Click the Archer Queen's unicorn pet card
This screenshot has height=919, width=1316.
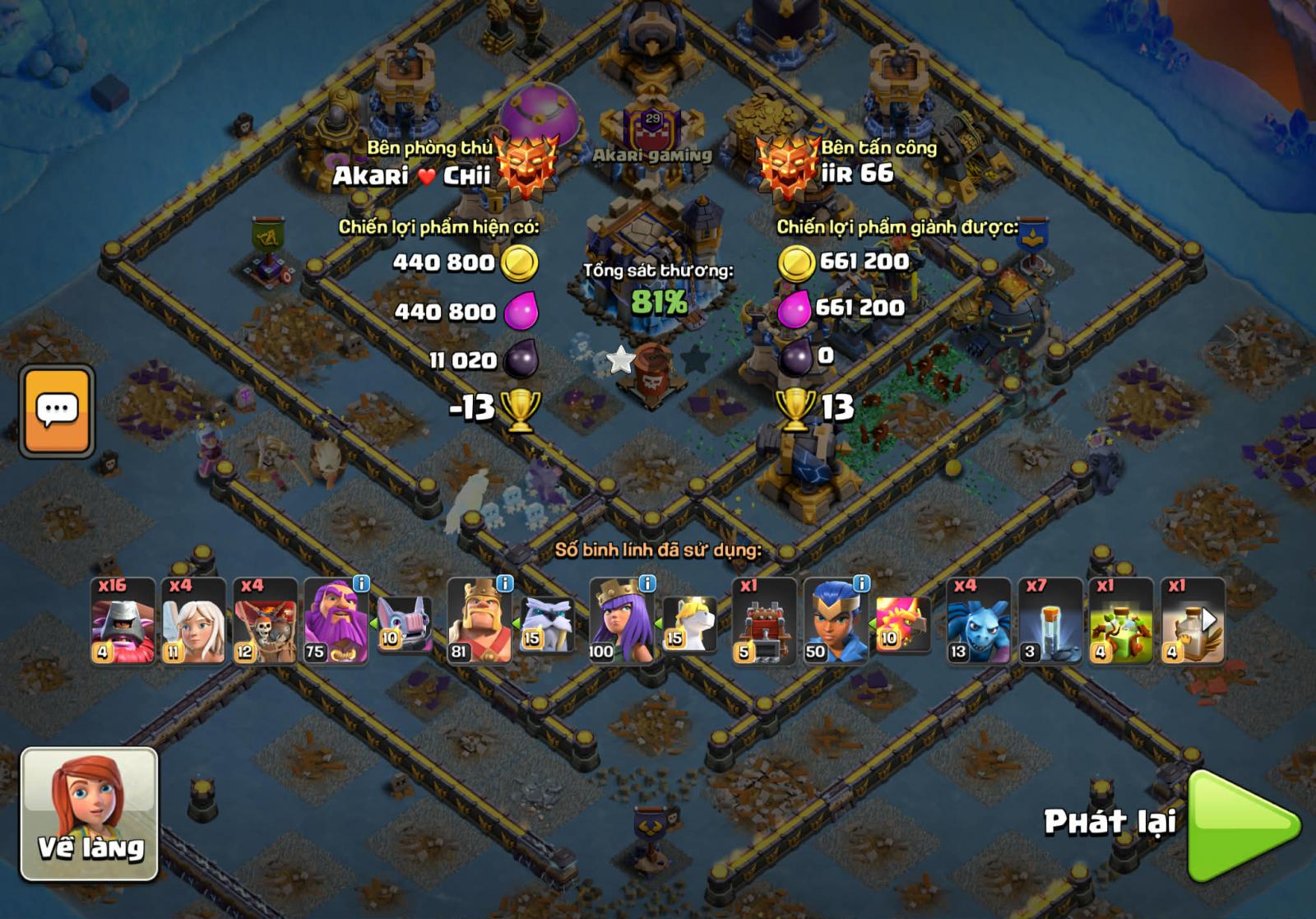(x=689, y=624)
